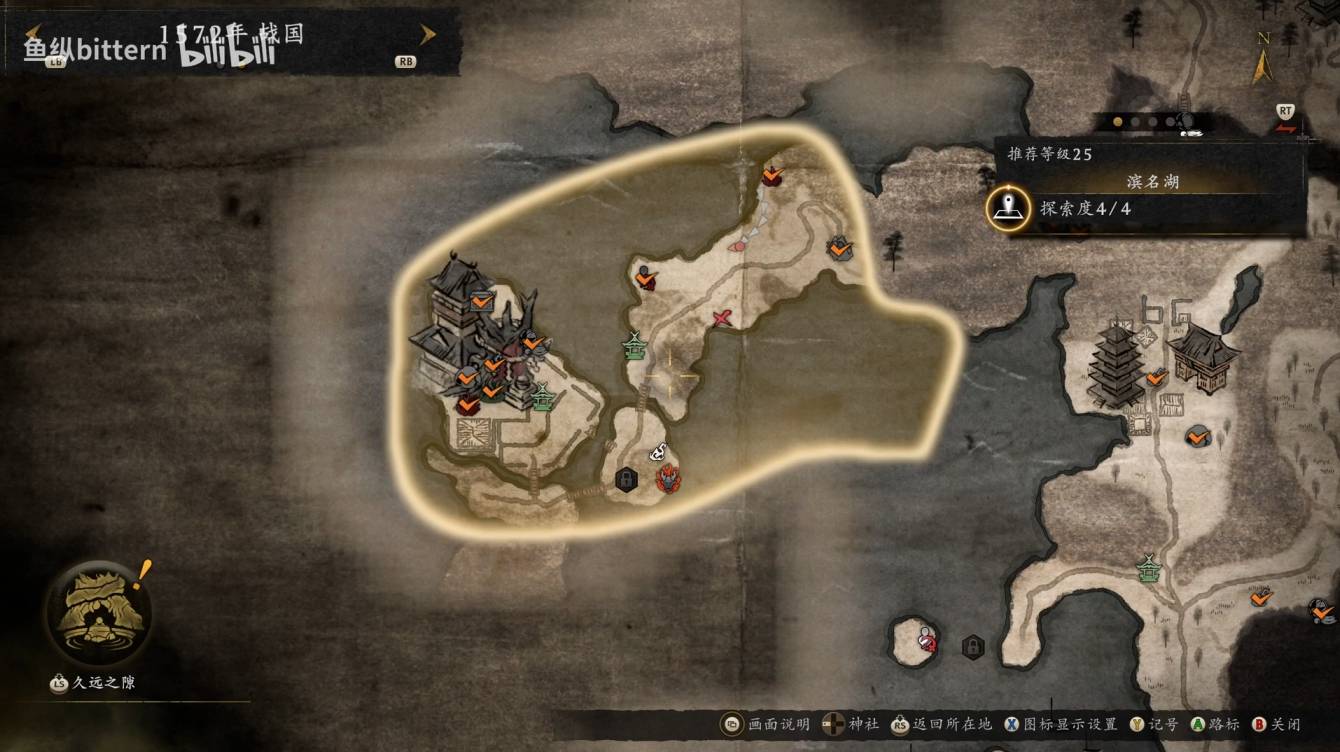
Task: Select the checkmarked marker beside the pagoda
Action: point(1157,377)
